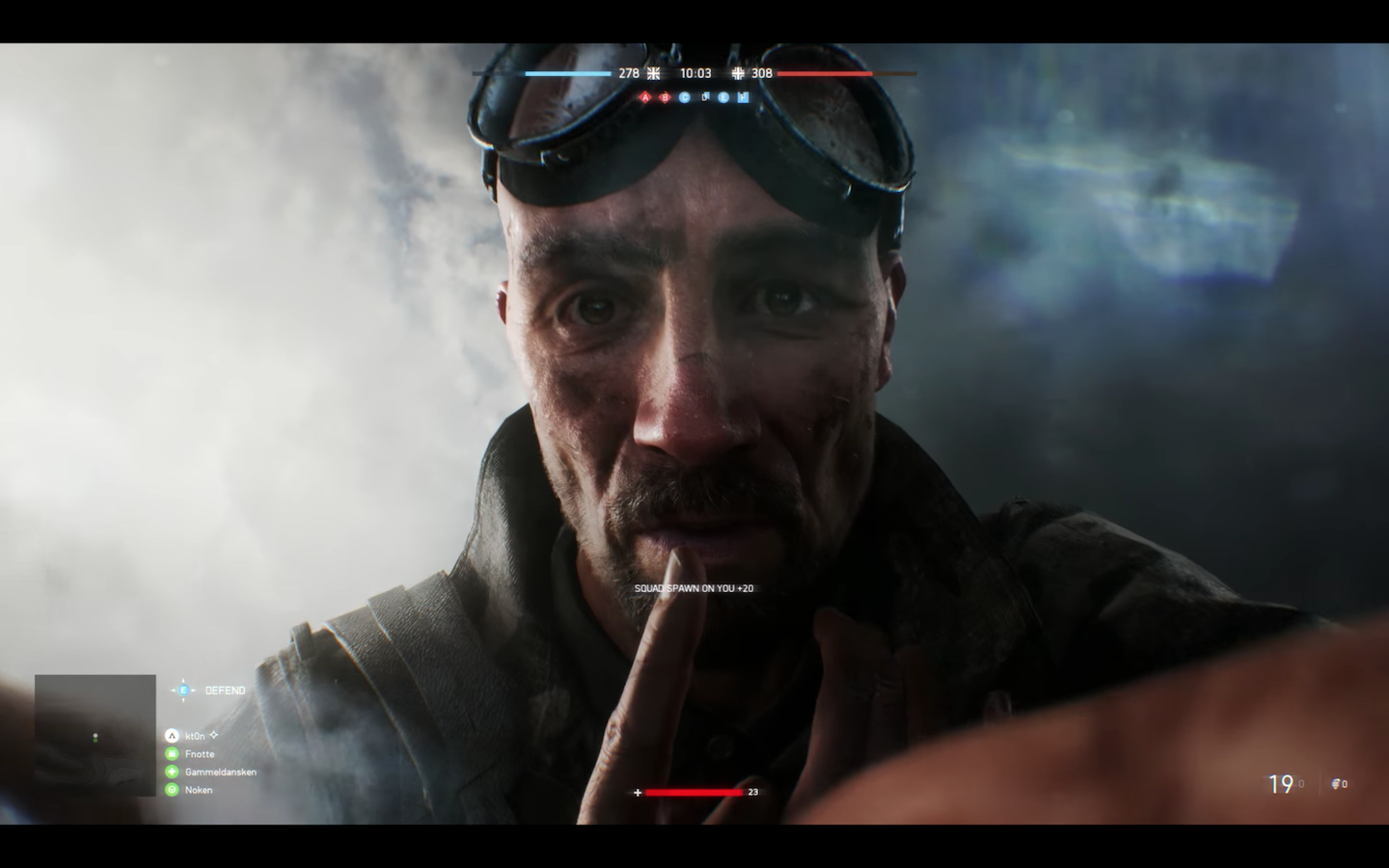Click Fnotte's green medic class icon
Screen dimensions: 1389x868
[x=172, y=754]
